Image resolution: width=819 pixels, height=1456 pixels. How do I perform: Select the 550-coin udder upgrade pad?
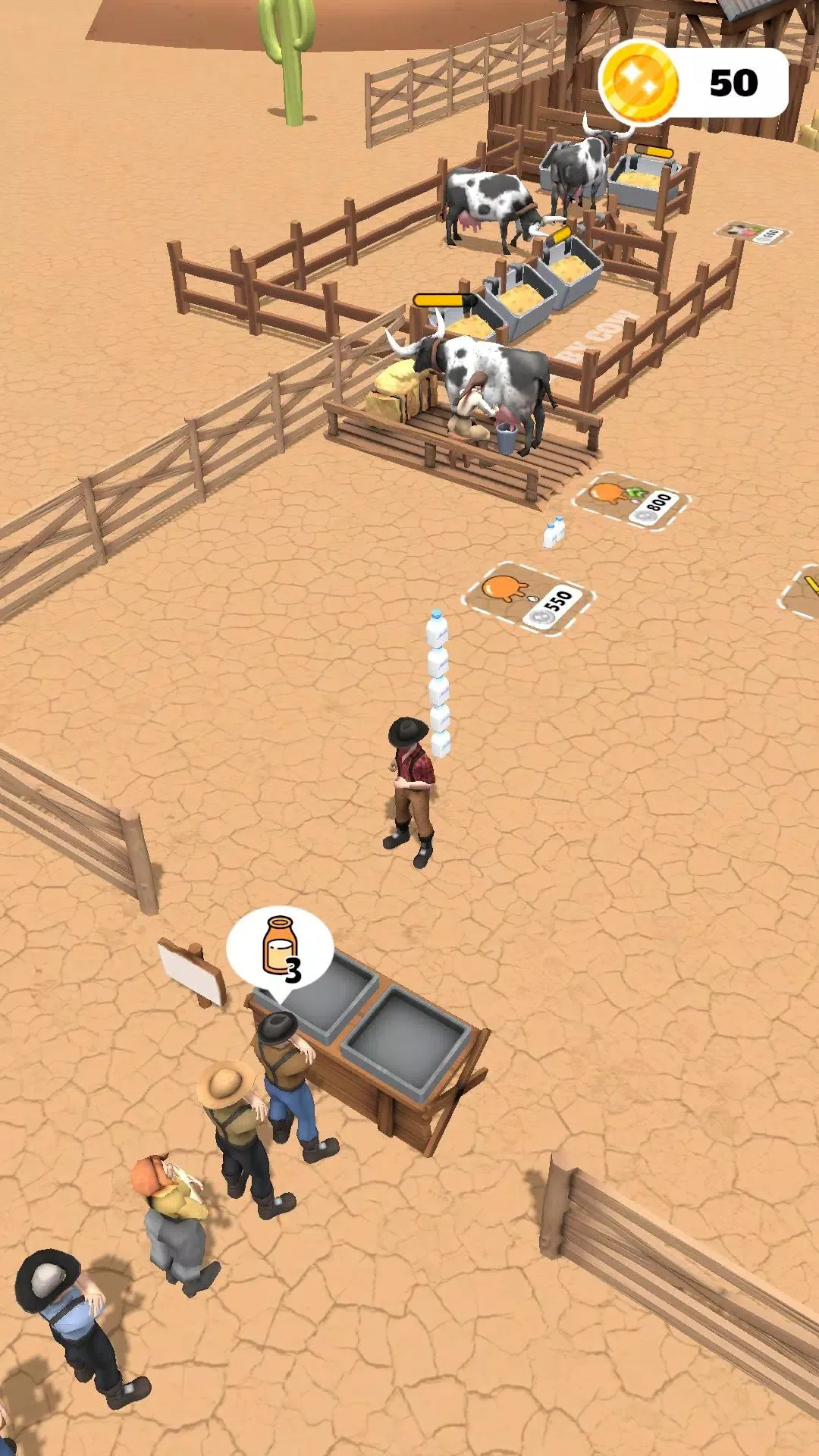pyautogui.click(x=529, y=598)
